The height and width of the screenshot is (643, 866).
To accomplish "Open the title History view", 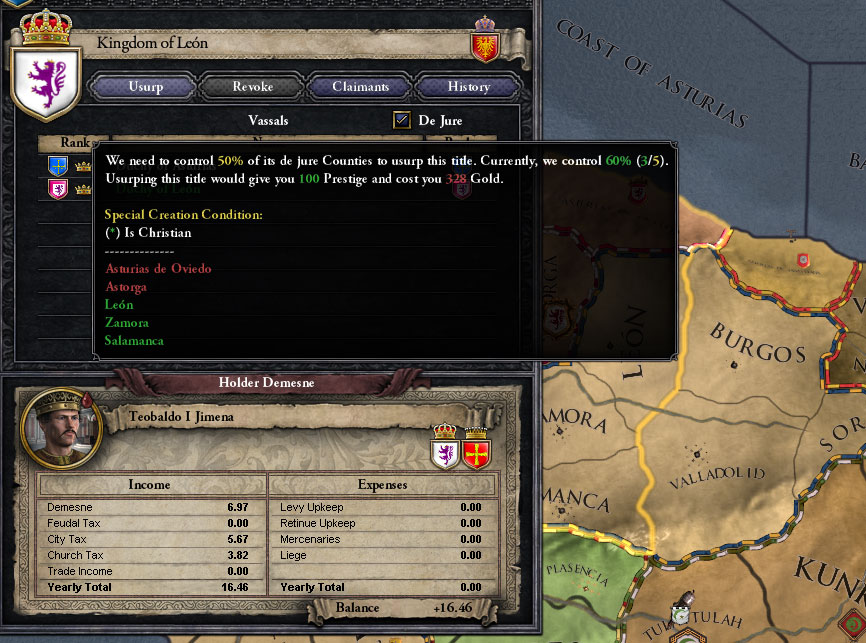I will pos(468,87).
